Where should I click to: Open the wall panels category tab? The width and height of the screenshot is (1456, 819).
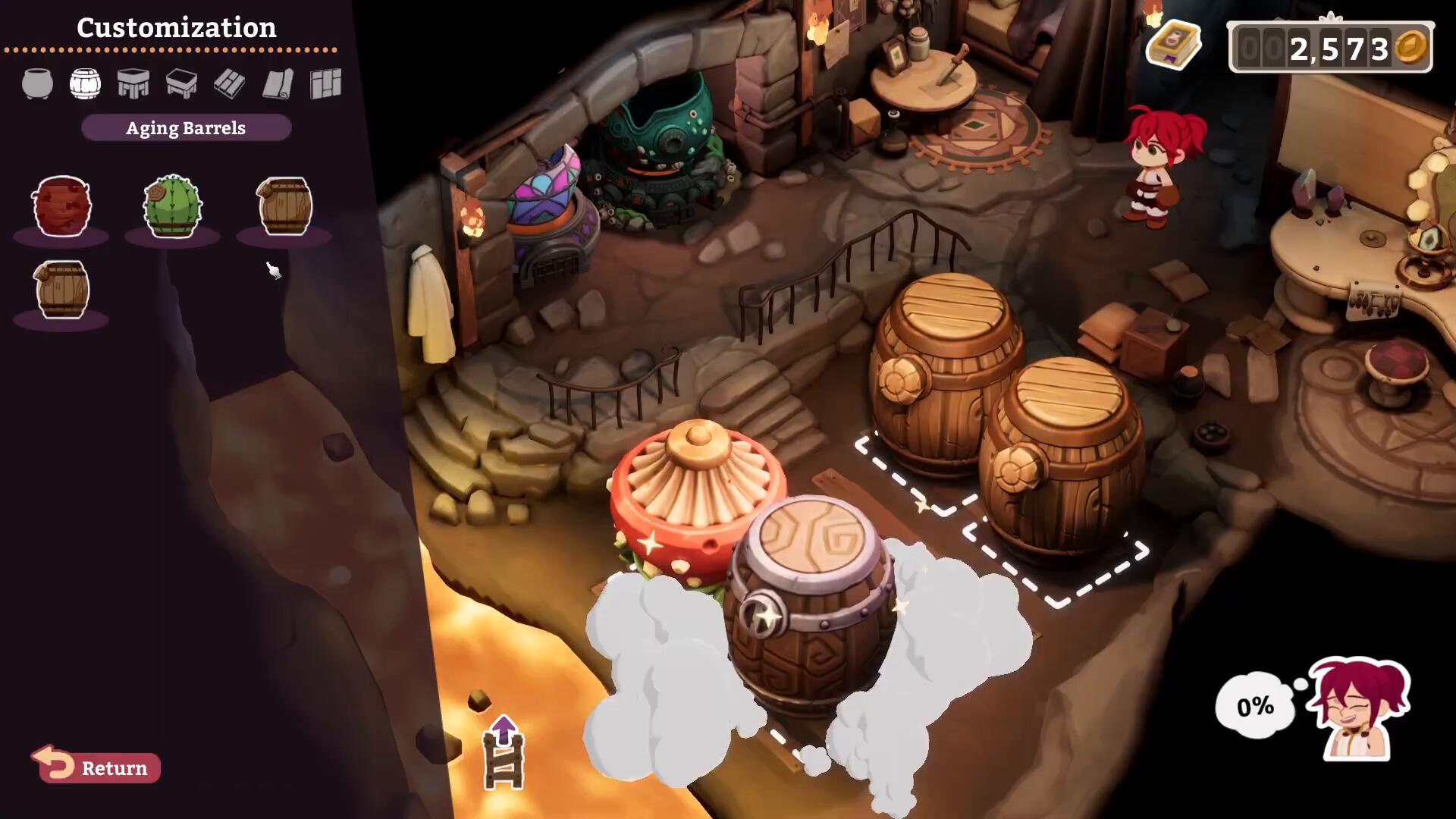326,84
